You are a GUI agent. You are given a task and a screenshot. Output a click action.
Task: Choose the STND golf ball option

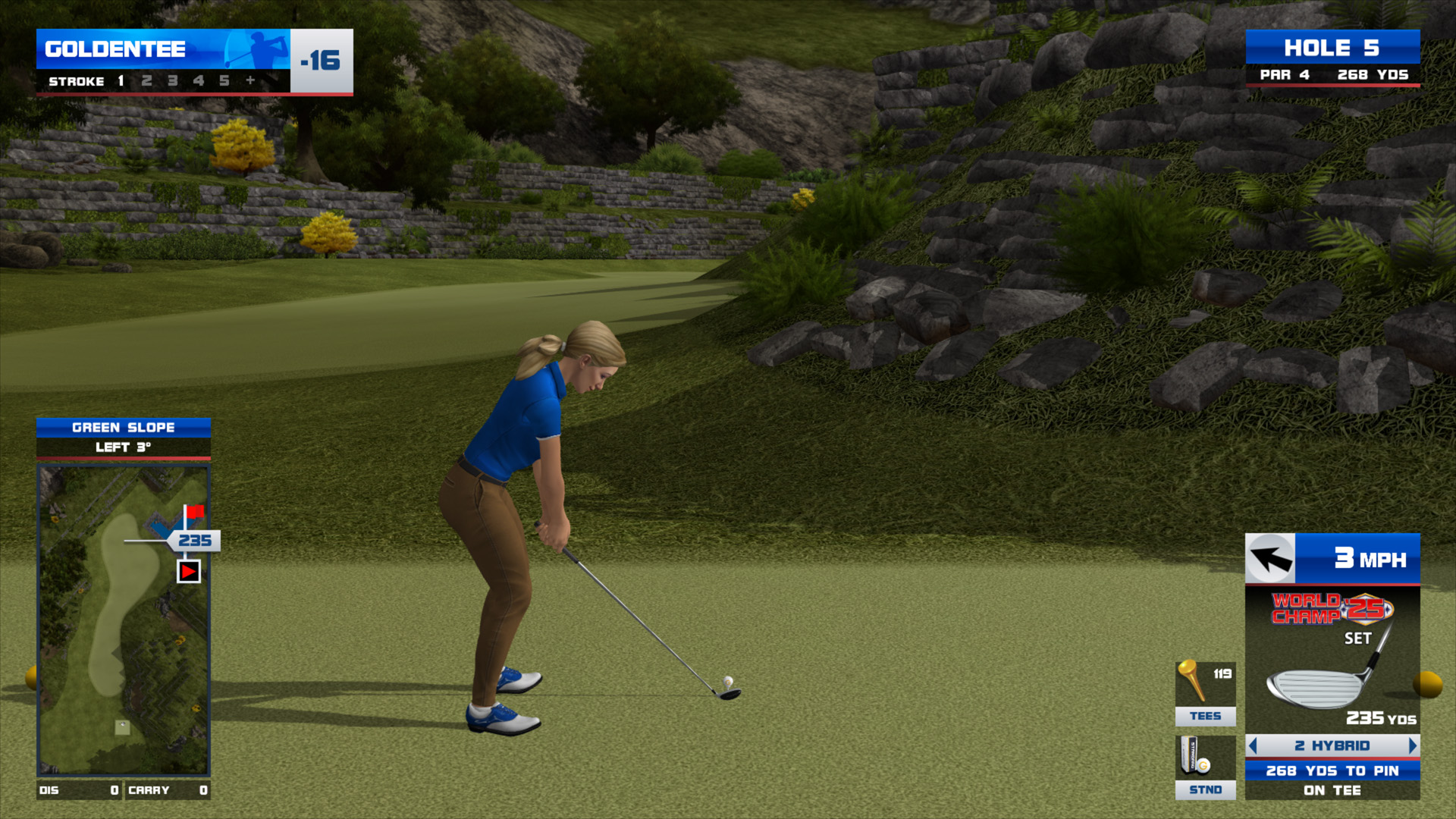[1205, 767]
